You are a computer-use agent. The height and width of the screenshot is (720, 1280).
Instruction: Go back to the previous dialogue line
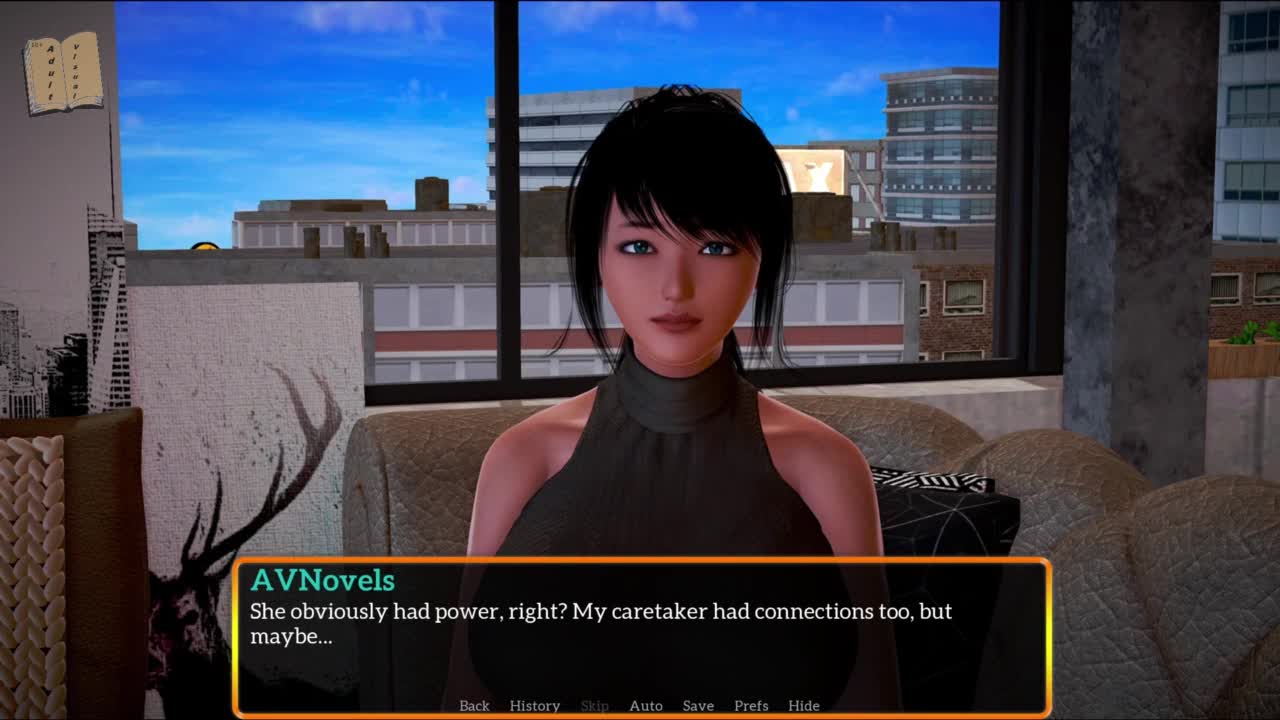pos(474,705)
